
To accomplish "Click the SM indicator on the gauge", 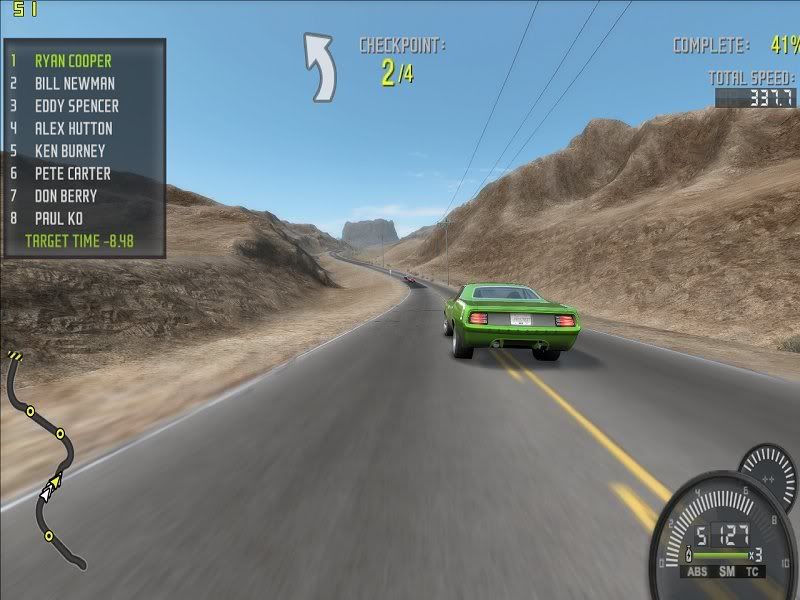I will pyautogui.click(x=724, y=573).
